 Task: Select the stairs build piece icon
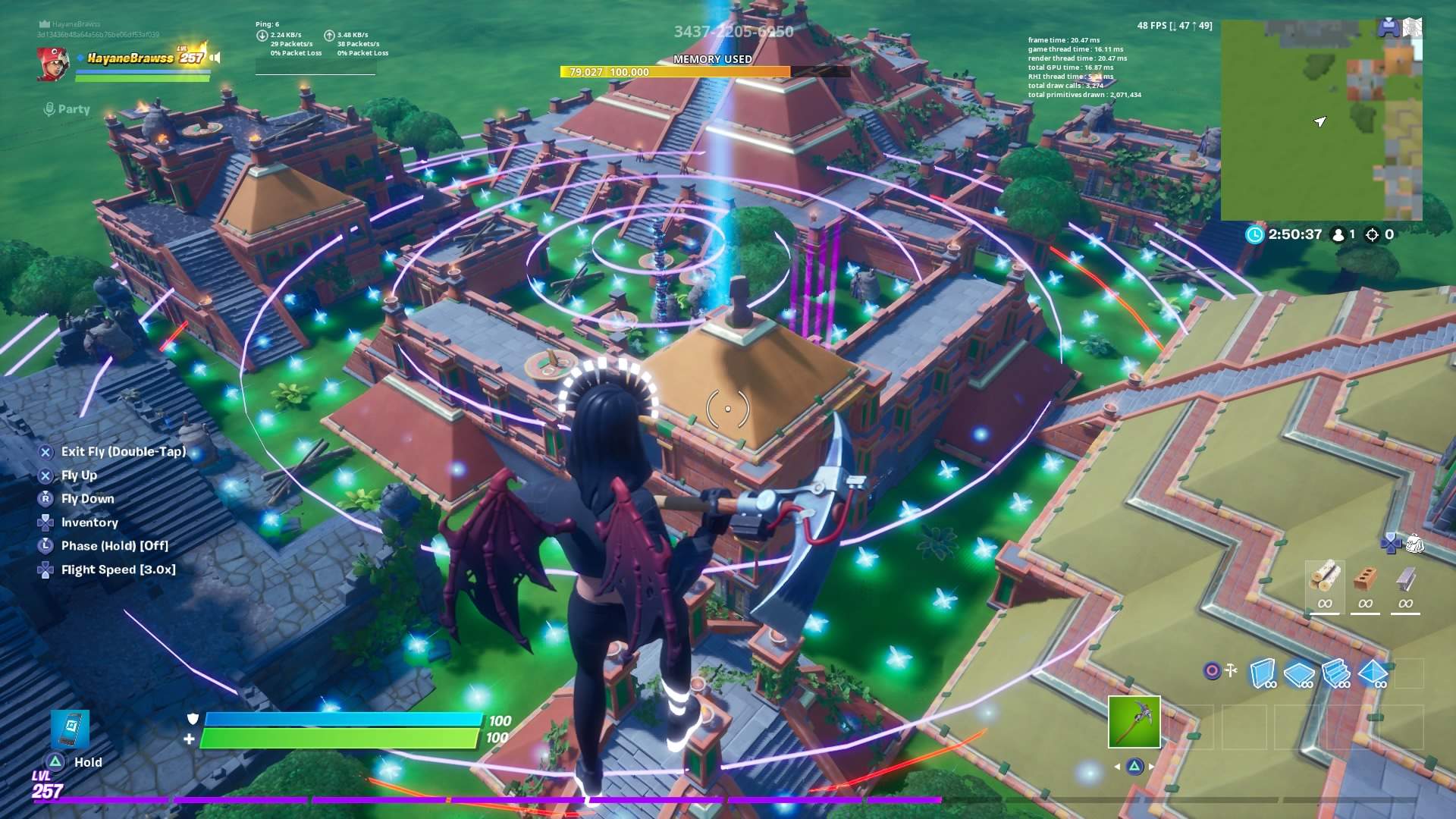[1336, 673]
